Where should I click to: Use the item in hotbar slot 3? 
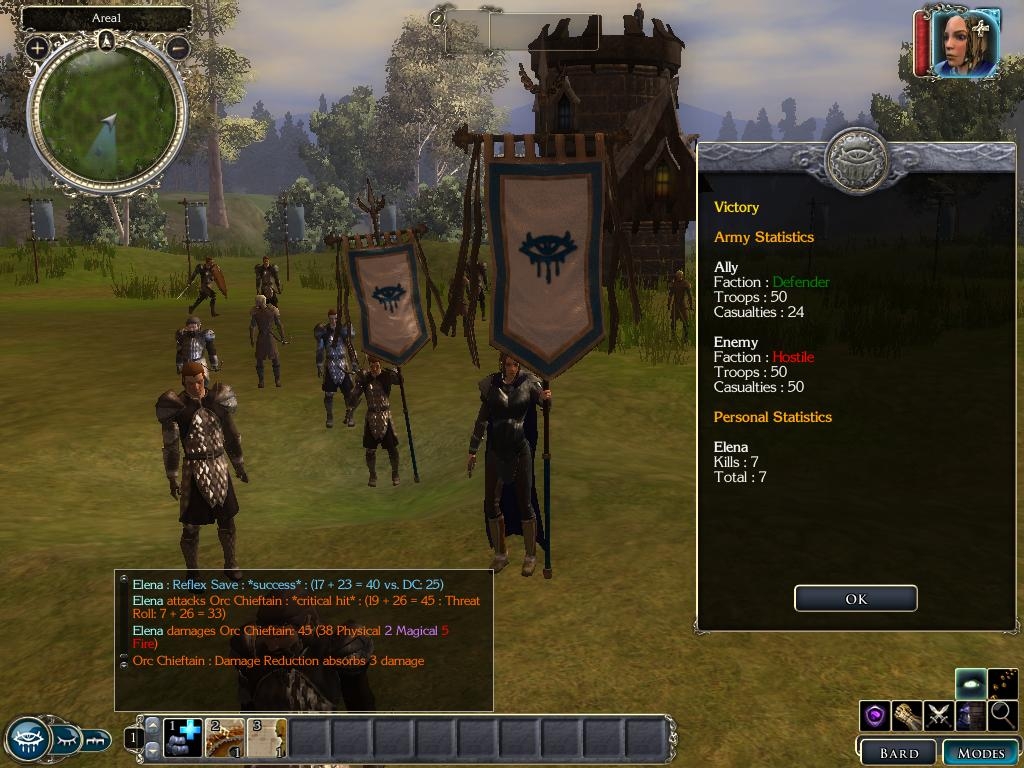[266, 738]
